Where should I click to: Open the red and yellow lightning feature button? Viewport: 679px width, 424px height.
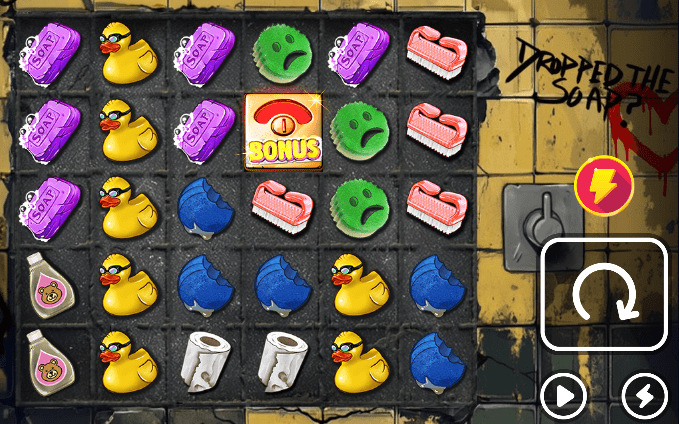click(x=603, y=186)
